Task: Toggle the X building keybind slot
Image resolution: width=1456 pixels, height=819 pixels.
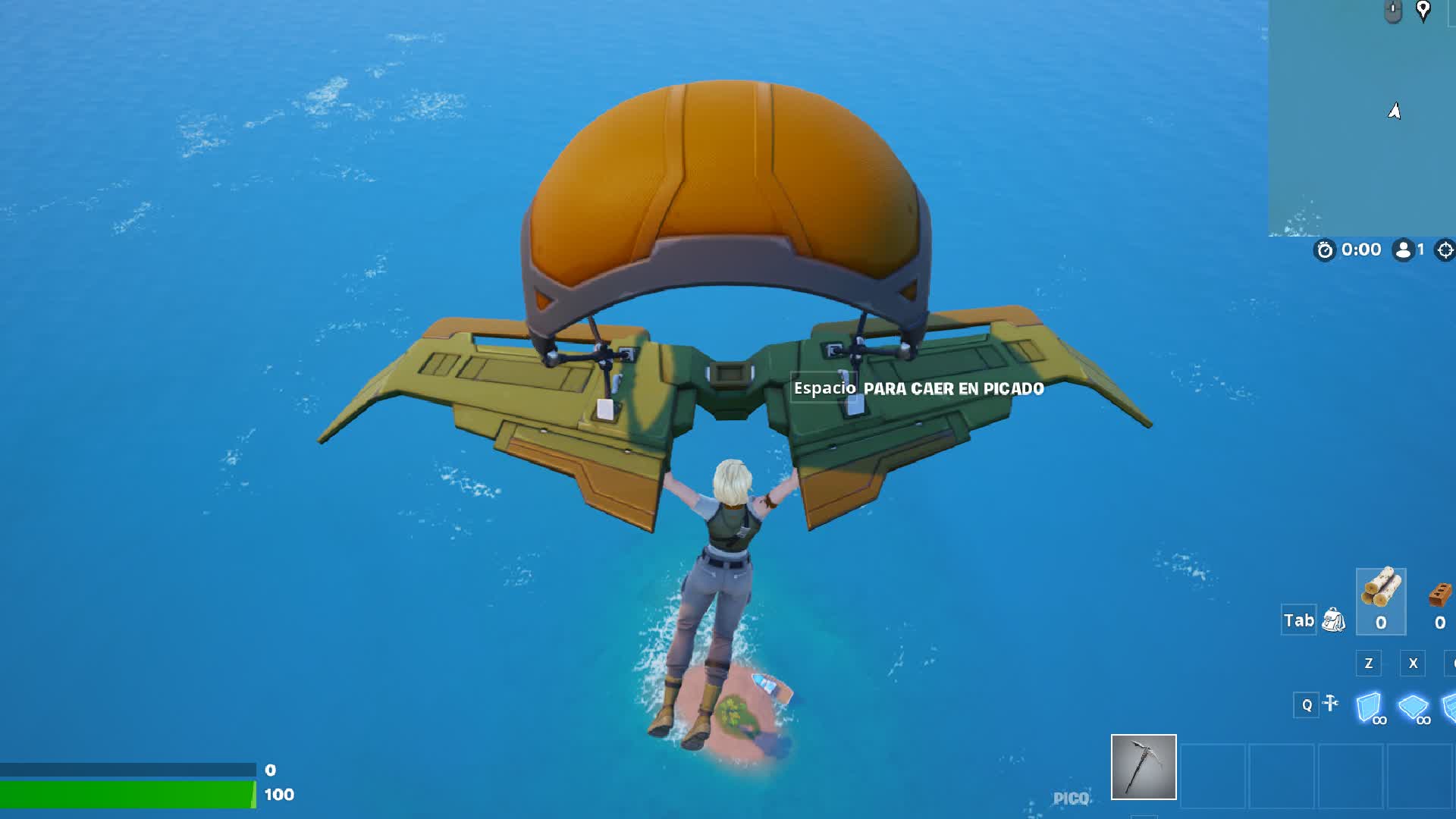Action: 1414,663
